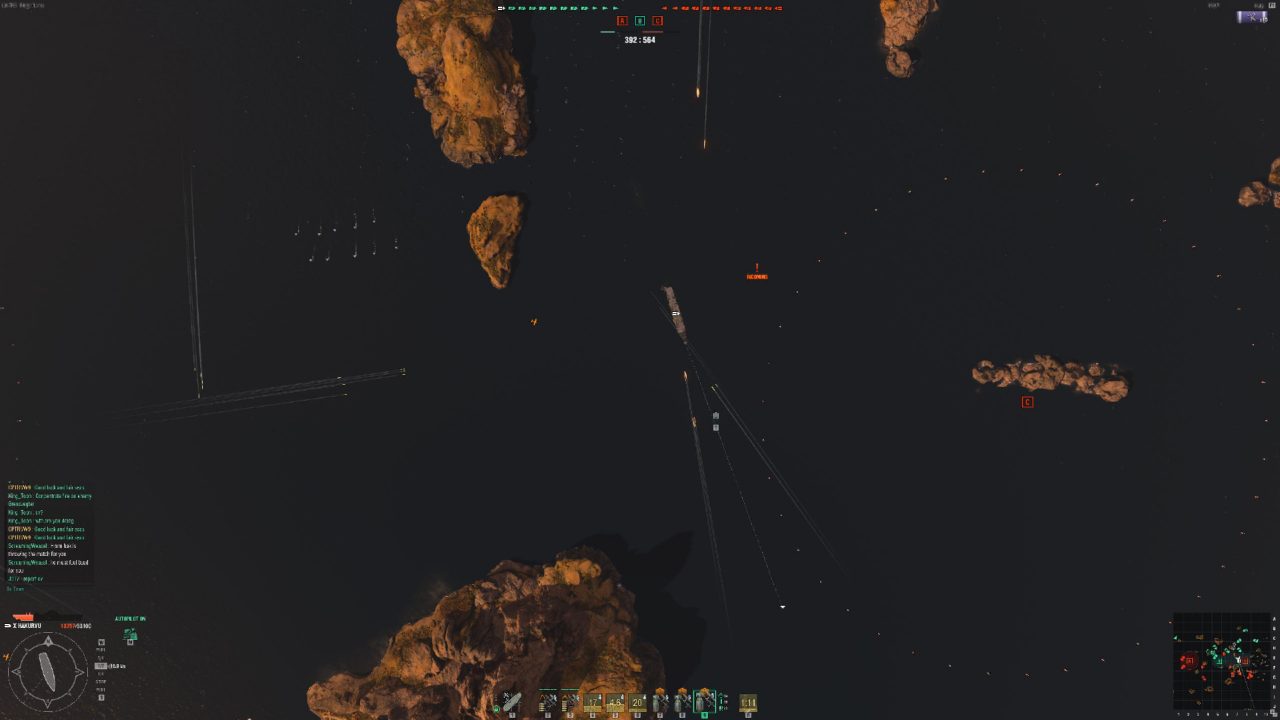
Task: Toggle the autopilot status indicator off
Action: [131, 618]
